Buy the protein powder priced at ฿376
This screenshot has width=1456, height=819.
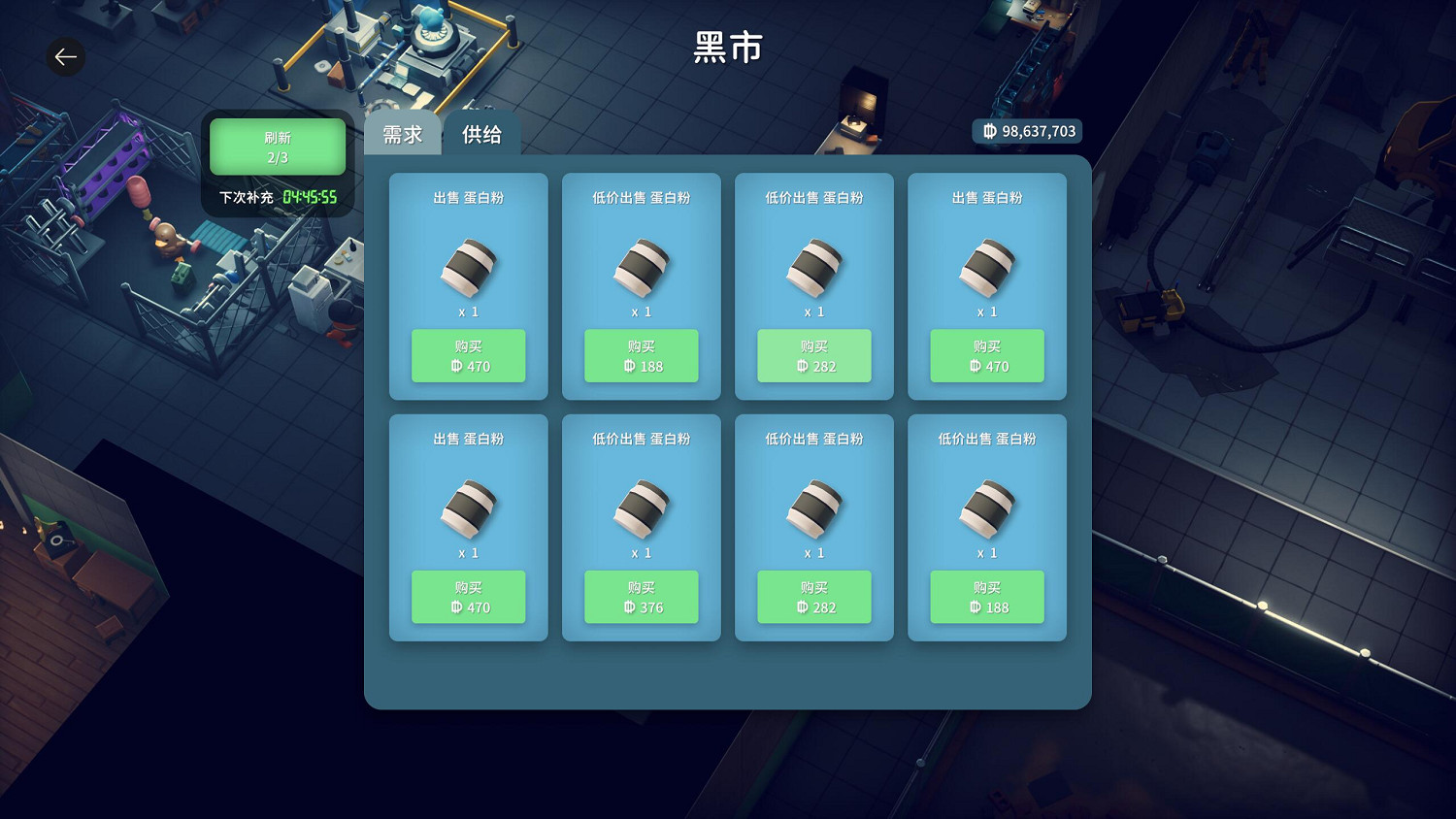[642, 597]
